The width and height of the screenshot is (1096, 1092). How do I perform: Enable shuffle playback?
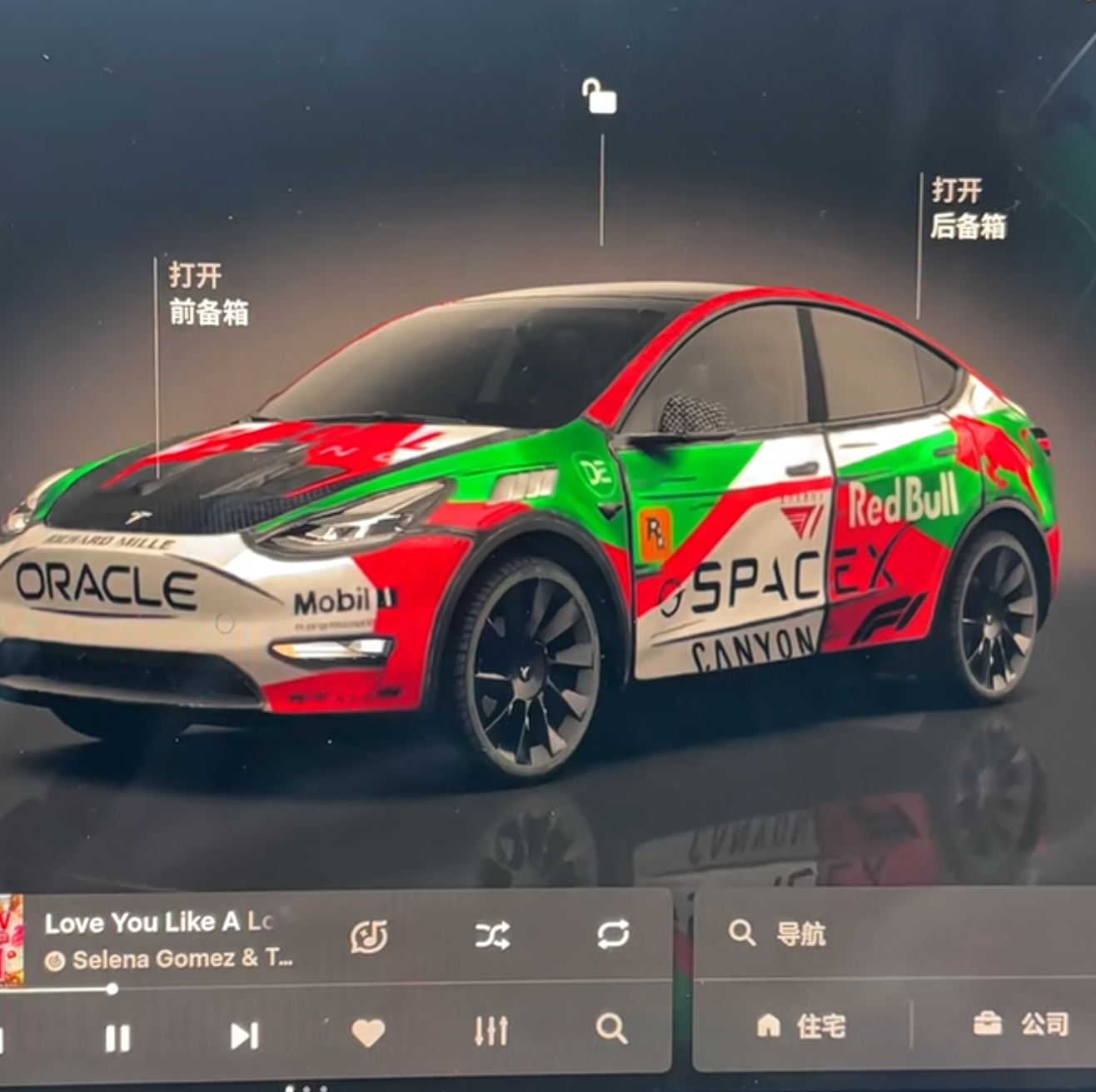[x=492, y=937]
